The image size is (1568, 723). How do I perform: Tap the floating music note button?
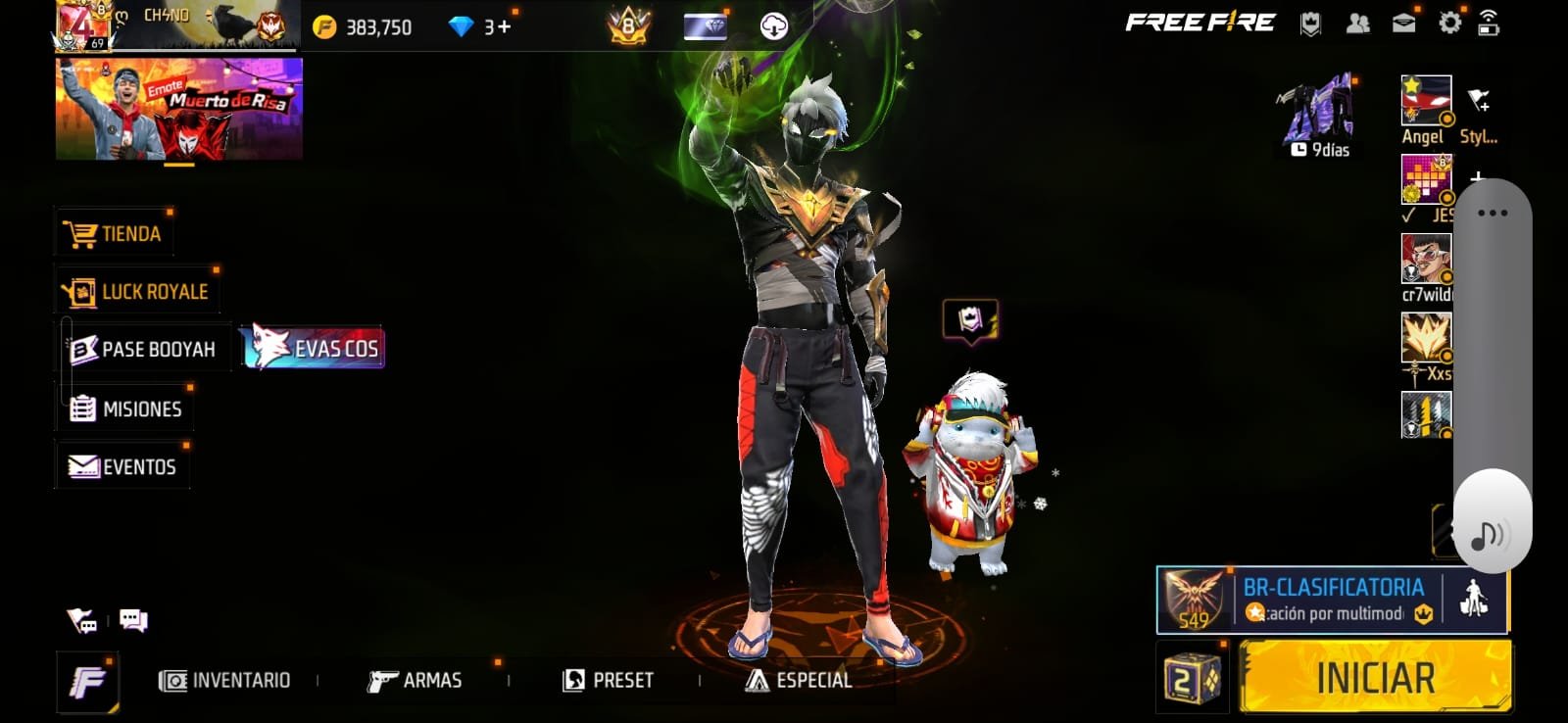tap(1490, 535)
